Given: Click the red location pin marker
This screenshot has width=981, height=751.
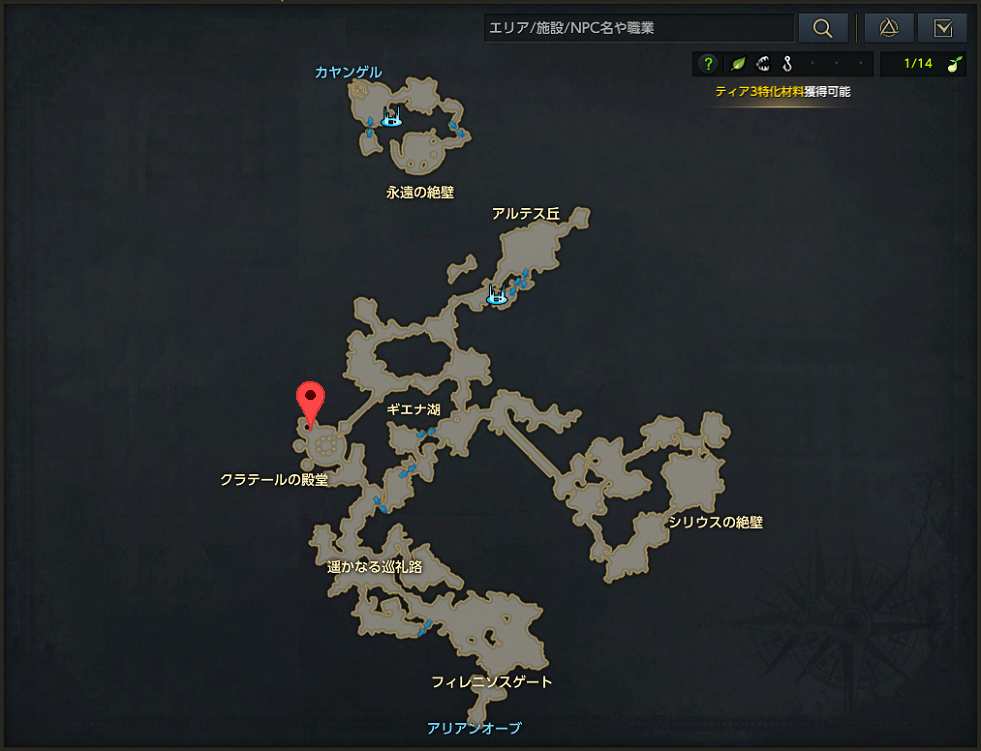Looking at the screenshot, I should [x=311, y=403].
